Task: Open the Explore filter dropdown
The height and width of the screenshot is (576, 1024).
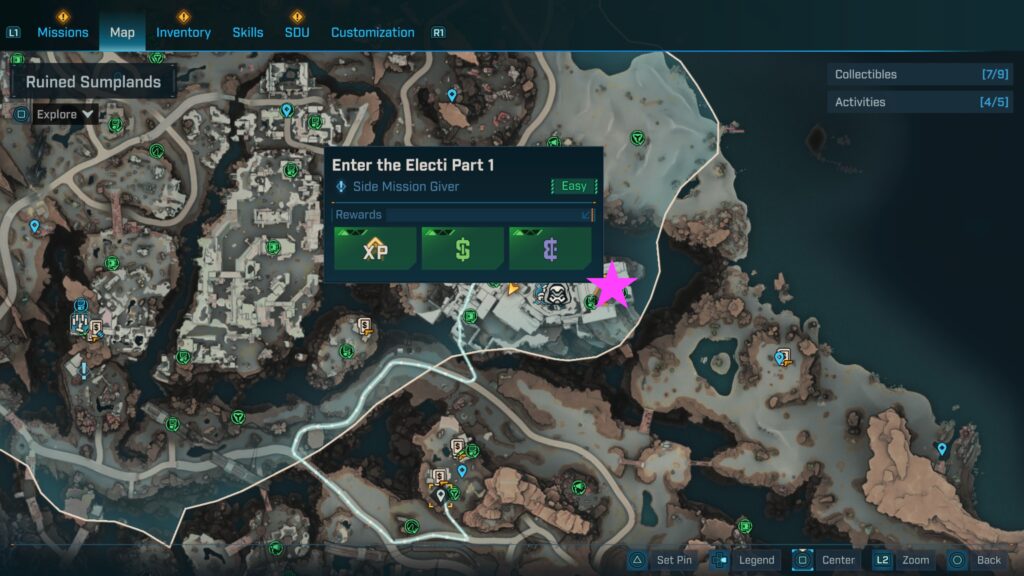Action: [65, 114]
